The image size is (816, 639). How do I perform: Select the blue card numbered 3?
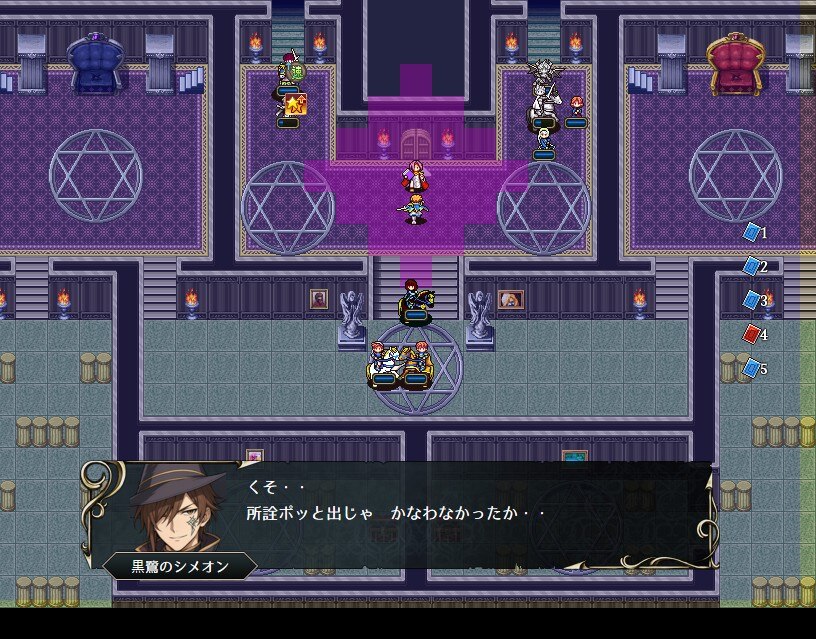(752, 300)
